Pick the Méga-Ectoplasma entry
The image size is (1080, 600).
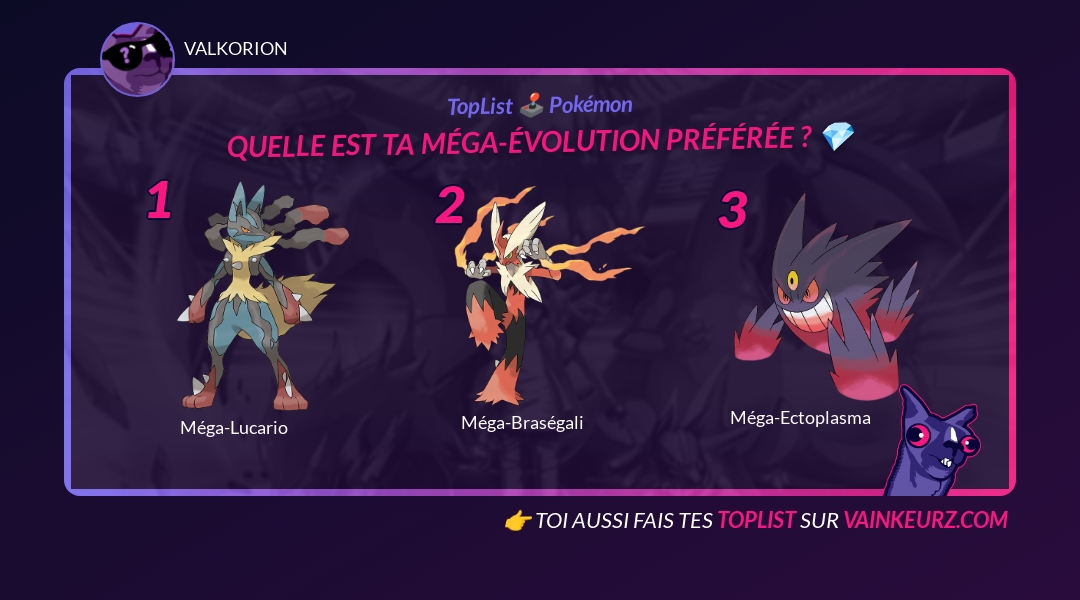click(815, 300)
